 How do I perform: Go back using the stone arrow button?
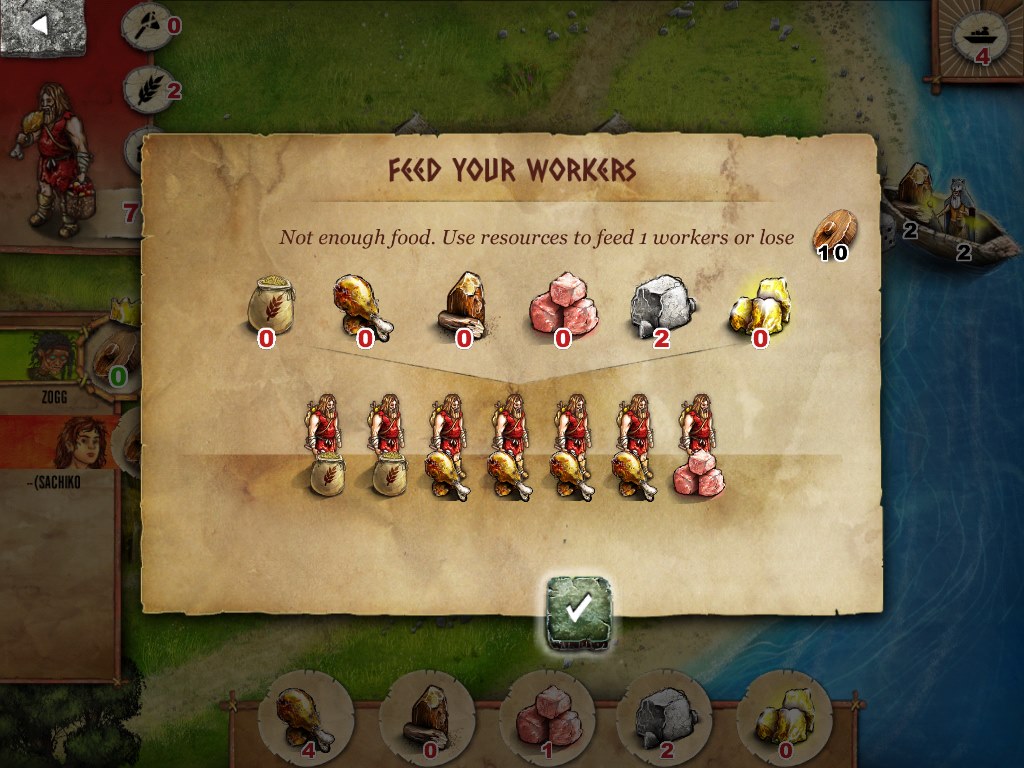42,26
